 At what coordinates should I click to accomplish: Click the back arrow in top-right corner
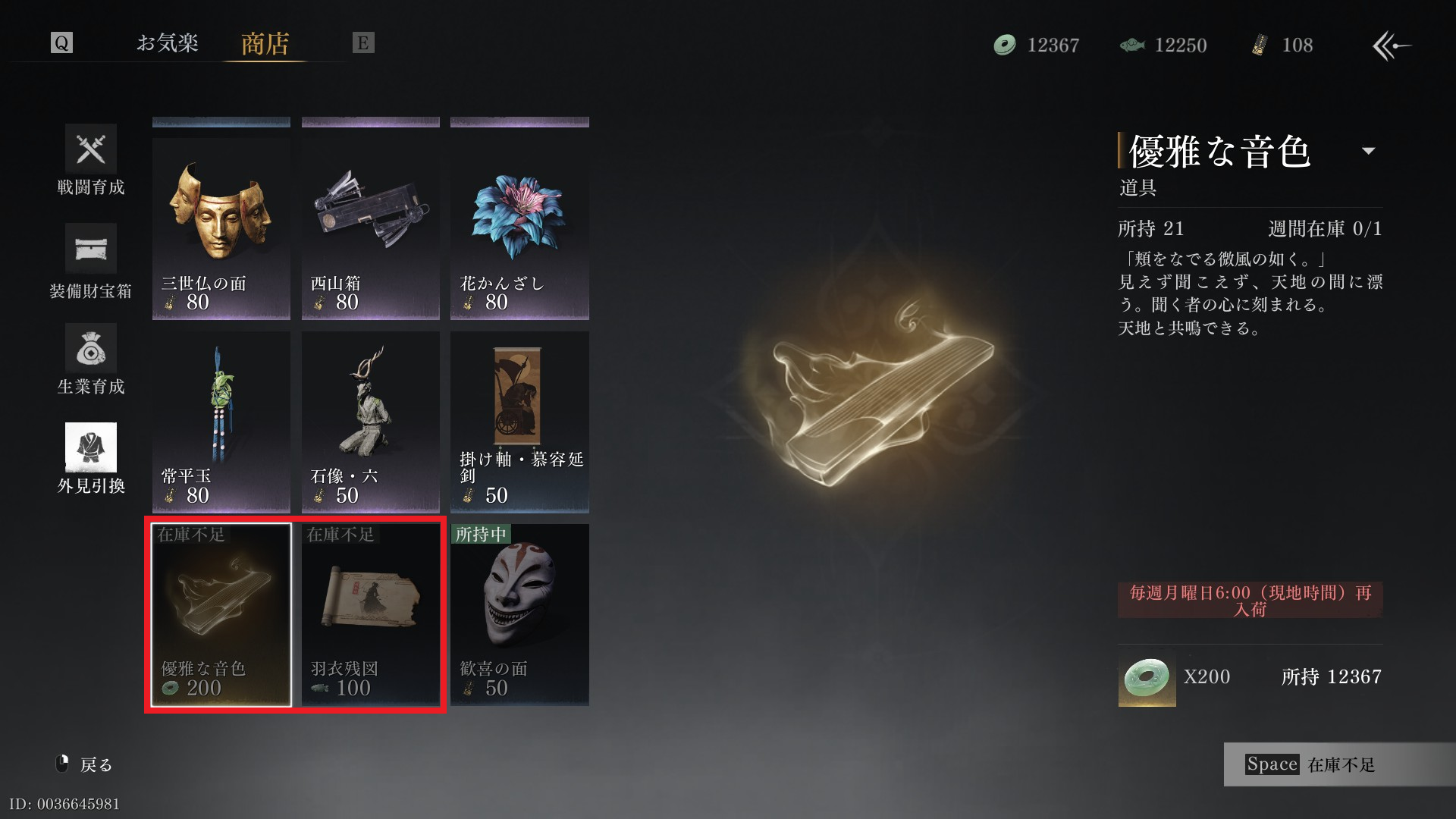1392,45
